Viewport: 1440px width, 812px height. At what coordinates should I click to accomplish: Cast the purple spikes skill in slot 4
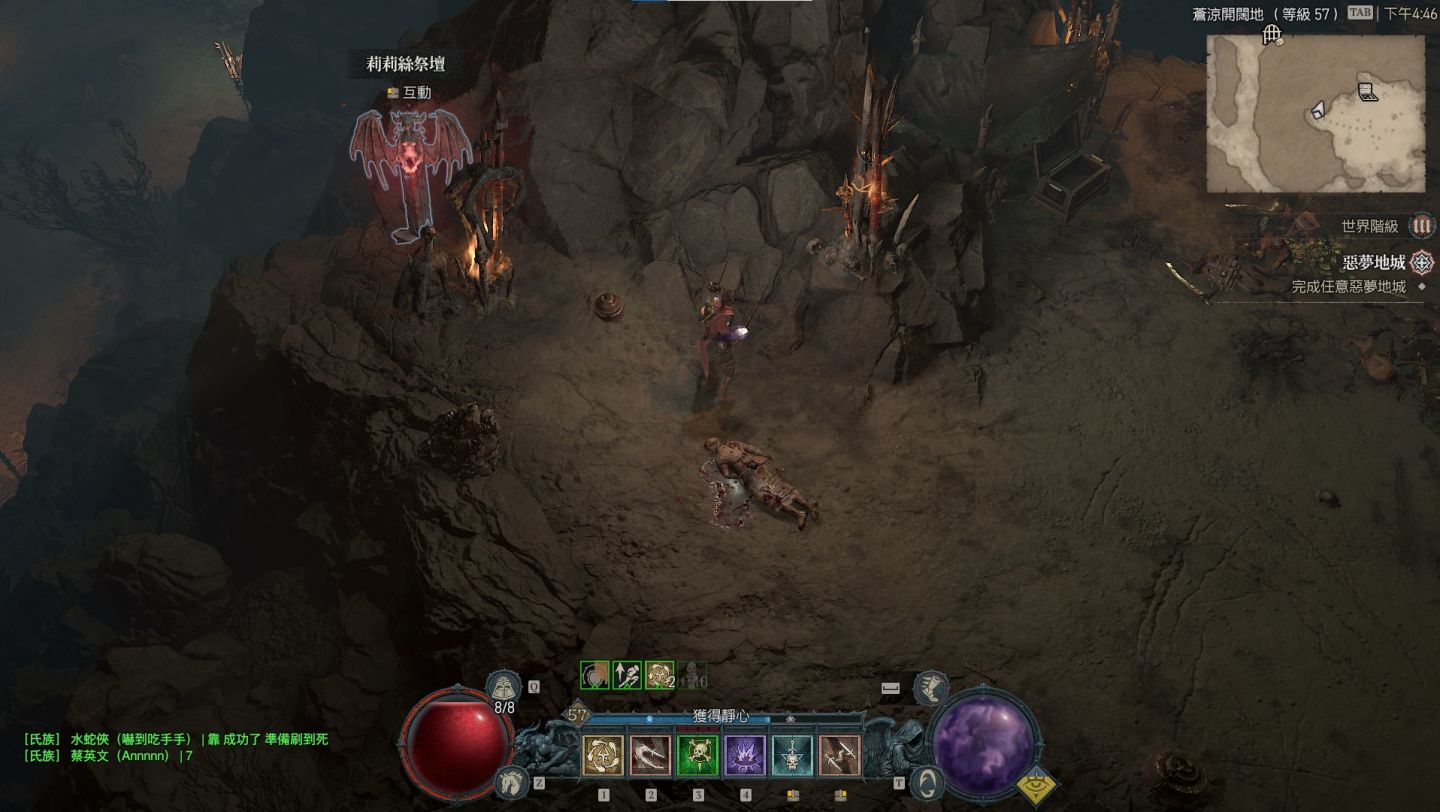(745, 756)
